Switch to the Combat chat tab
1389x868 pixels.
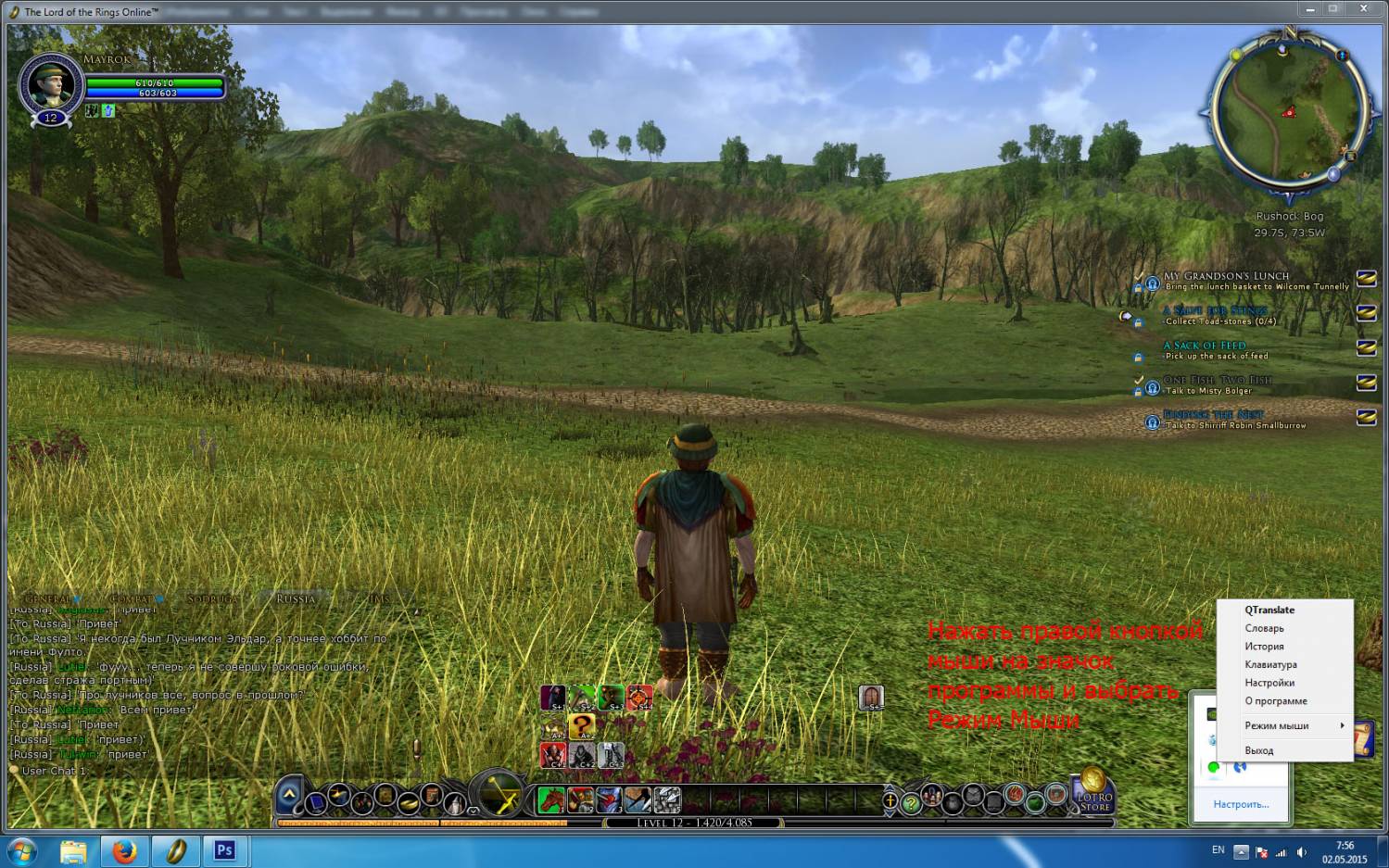[x=131, y=599]
